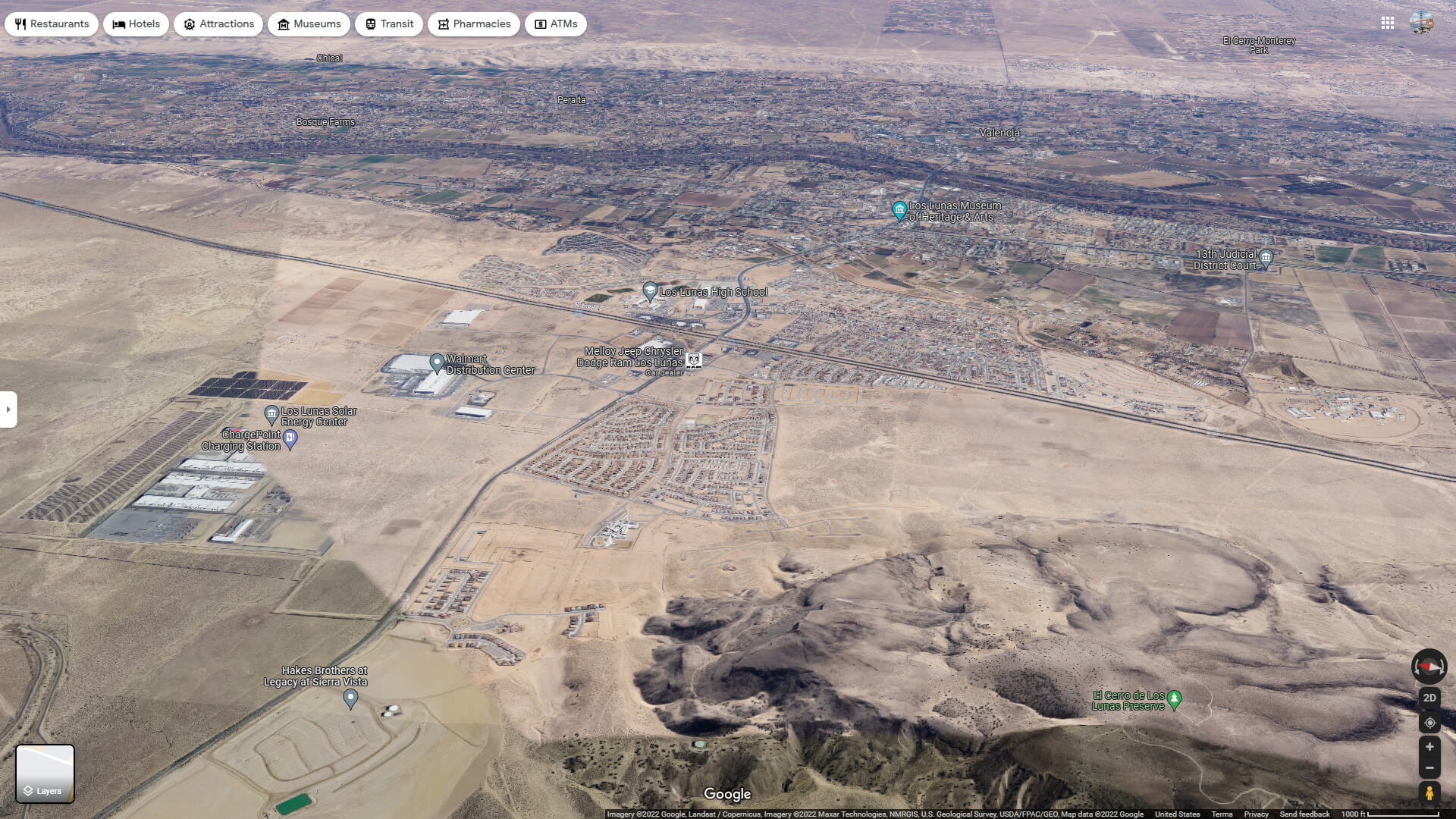Switch map to 2D view

click(x=1430, y=698)
